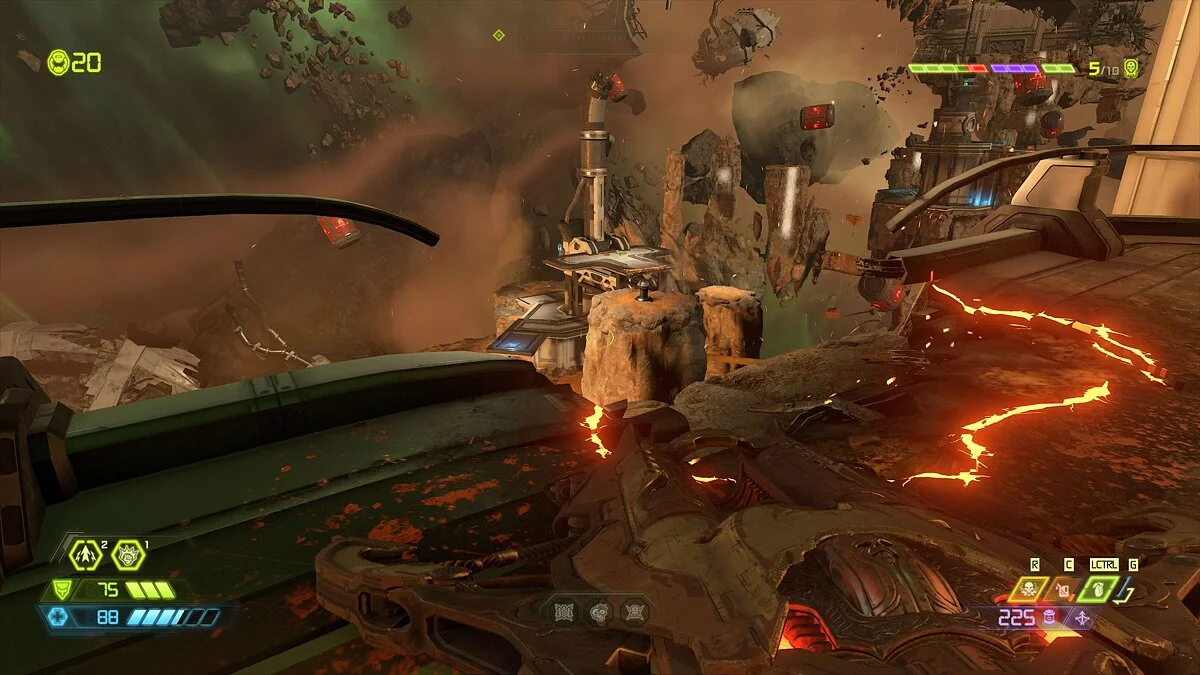Select the right rune slot icon
Screen dimensions: 1200x675
632,612
